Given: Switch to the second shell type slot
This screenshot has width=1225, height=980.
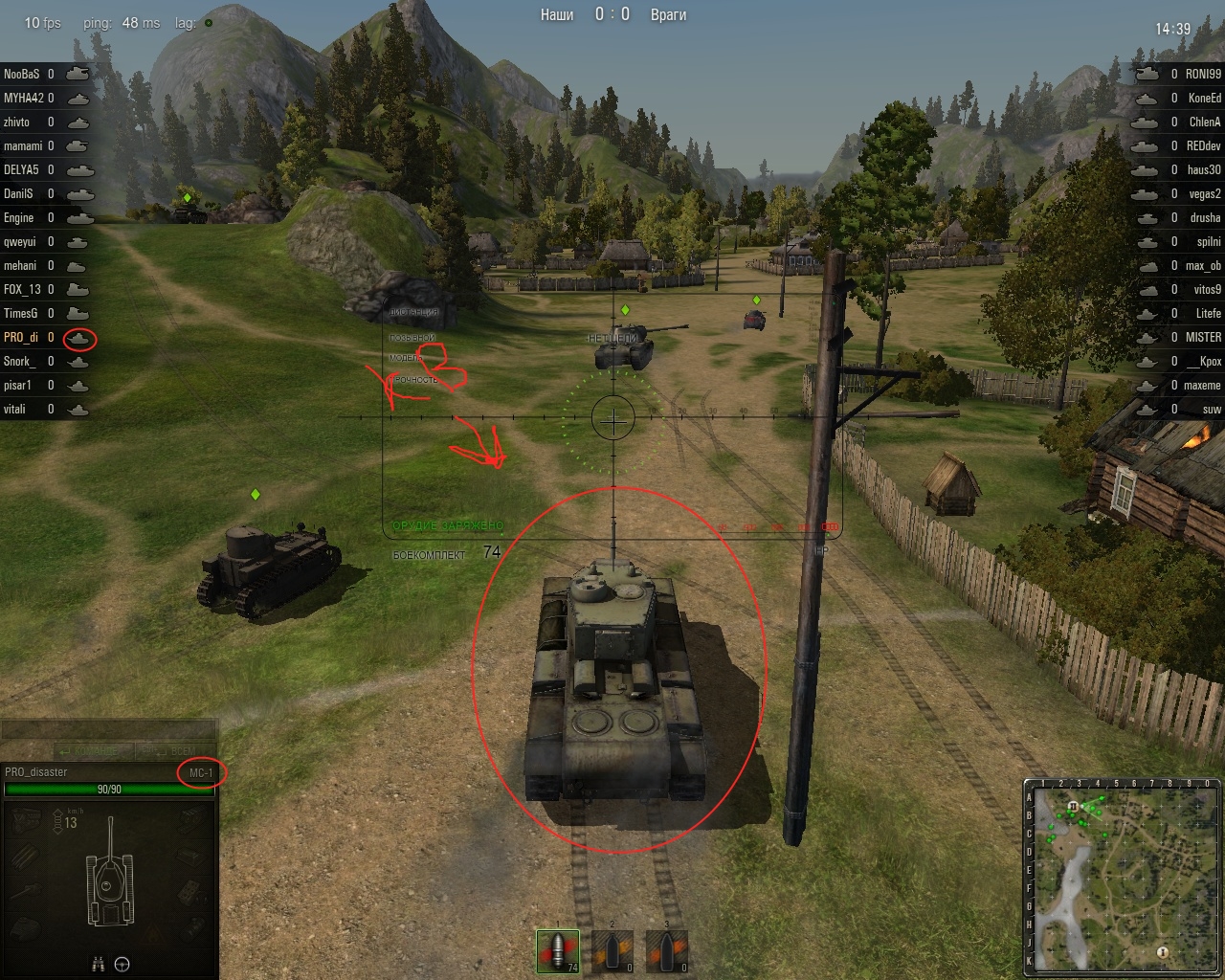Looking at the screenshot, I should [612, 950].
